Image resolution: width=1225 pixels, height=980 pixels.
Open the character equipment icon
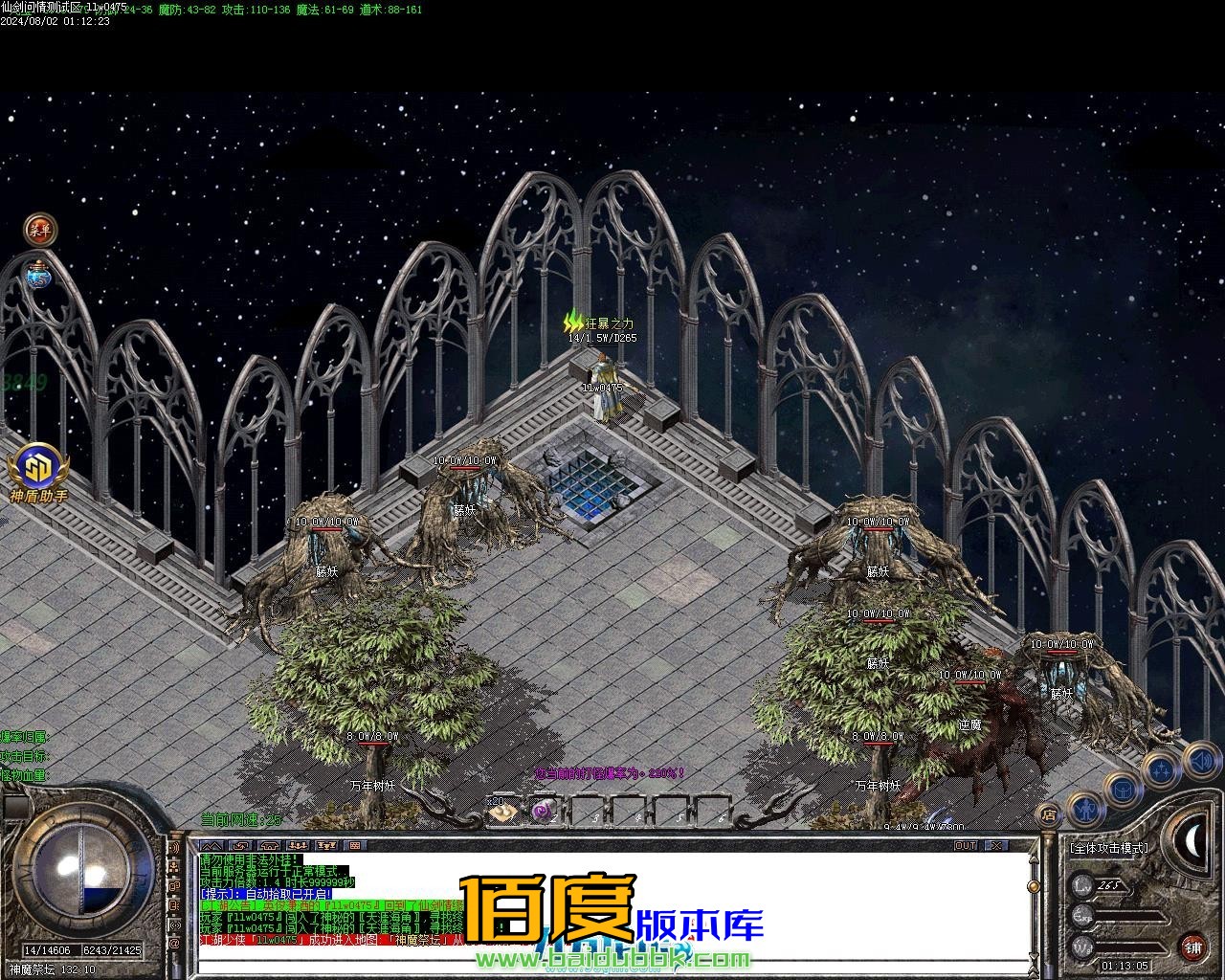[x=1086, y=811]
